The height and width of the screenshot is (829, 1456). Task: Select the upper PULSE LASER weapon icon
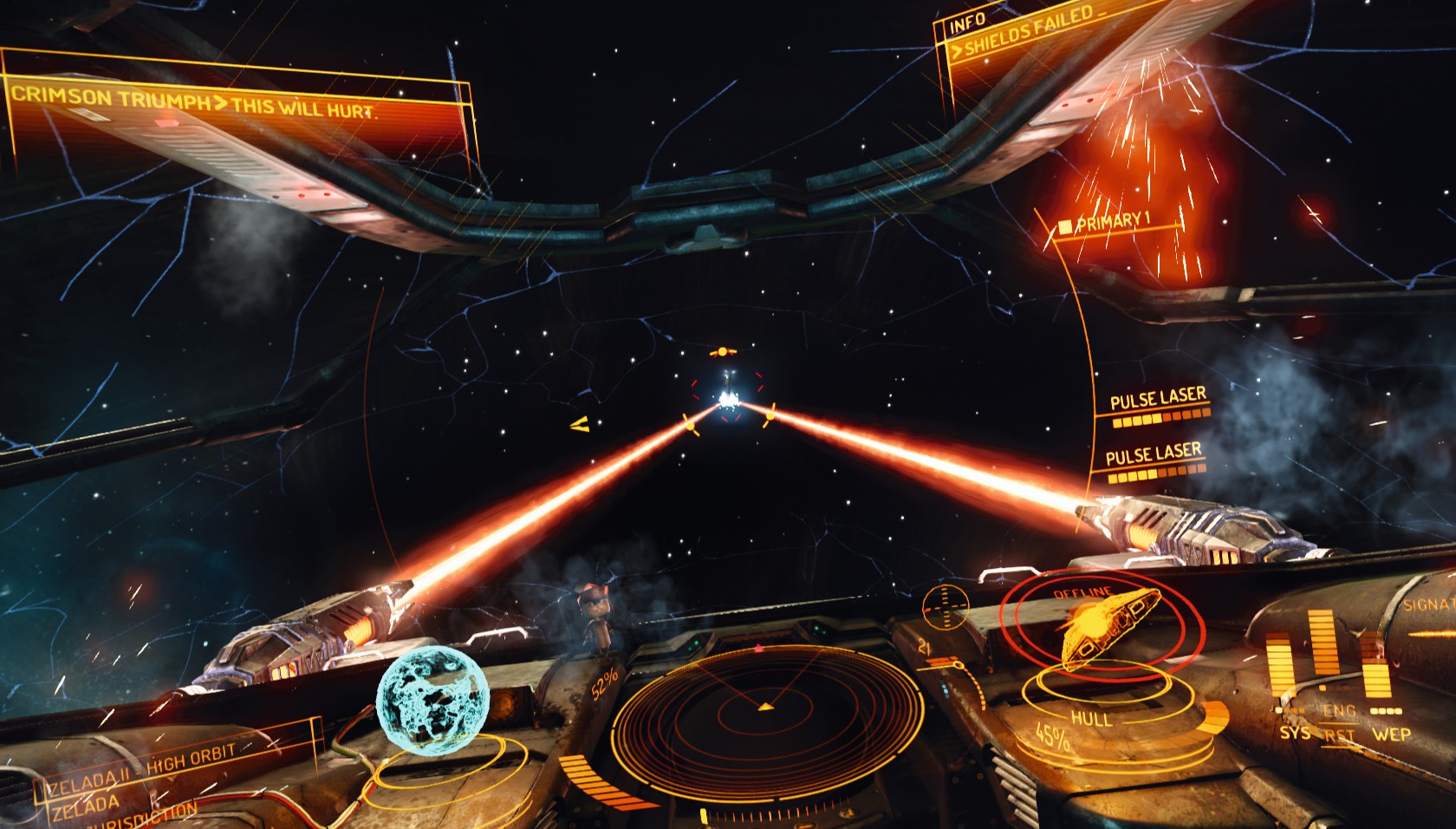(x=1159, y=408)
